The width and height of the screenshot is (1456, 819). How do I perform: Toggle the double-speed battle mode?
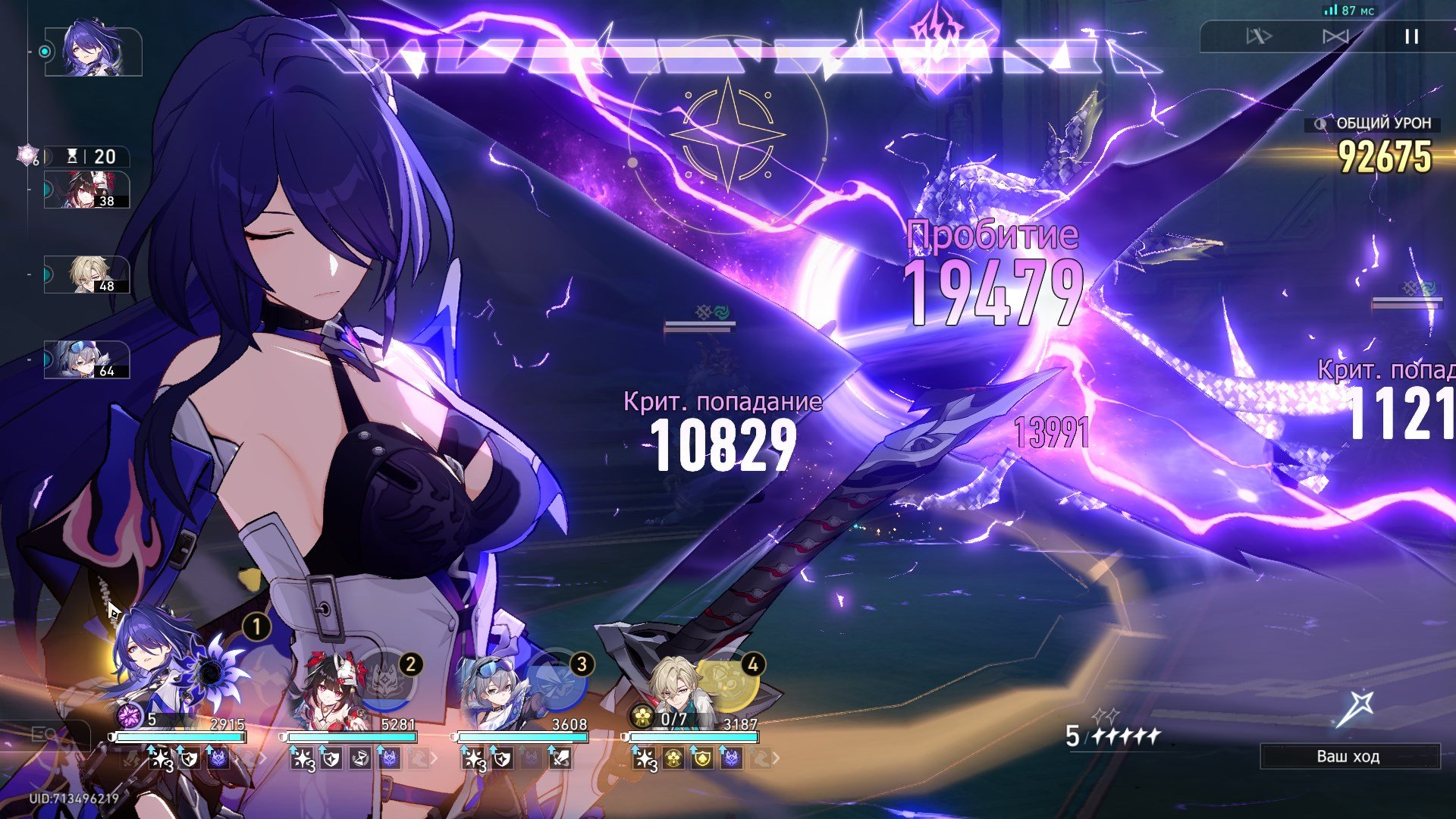point(1259,36)
